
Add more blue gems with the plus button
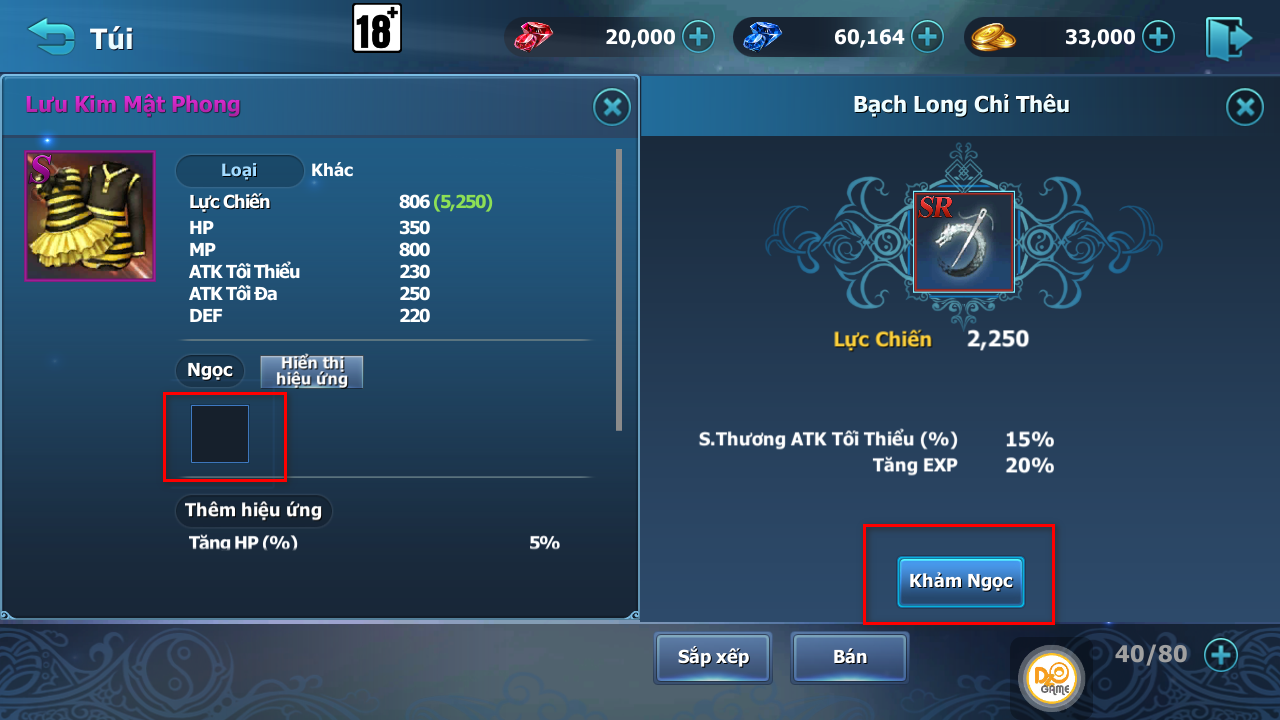(928, 37)
